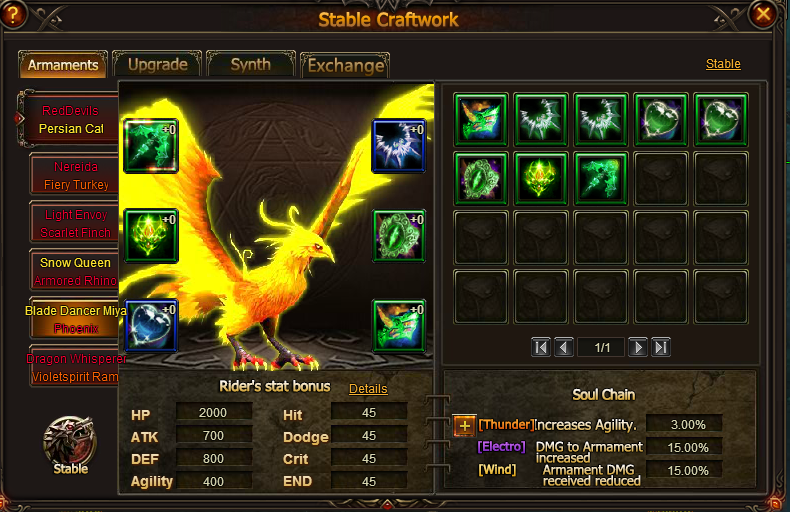The height and width of the screenshot is (512, 790).
Task: View rider's stat bonus Details
Action: 368,388
